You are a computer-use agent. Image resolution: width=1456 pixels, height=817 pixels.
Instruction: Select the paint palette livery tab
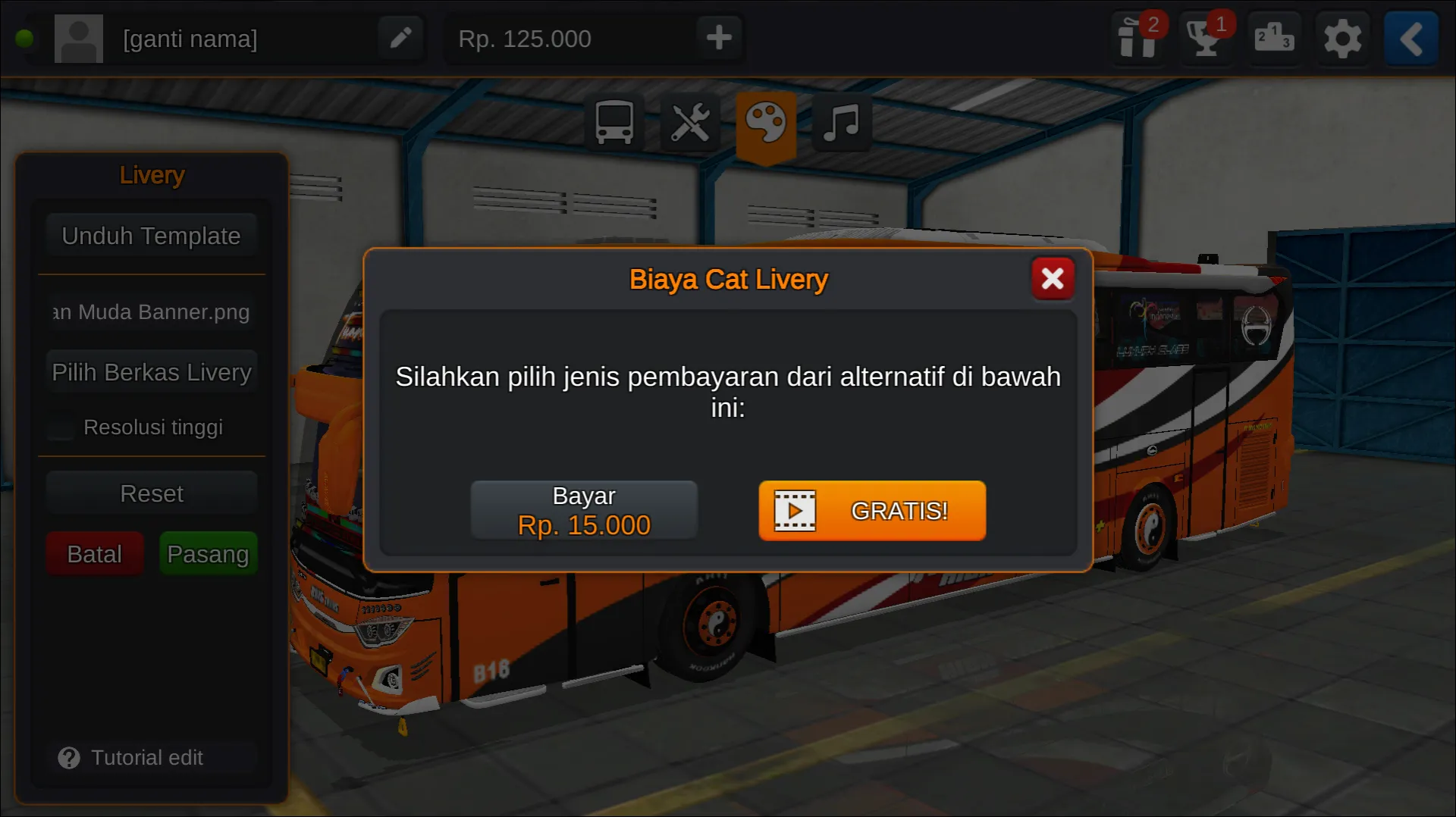(x=766, y=123)
